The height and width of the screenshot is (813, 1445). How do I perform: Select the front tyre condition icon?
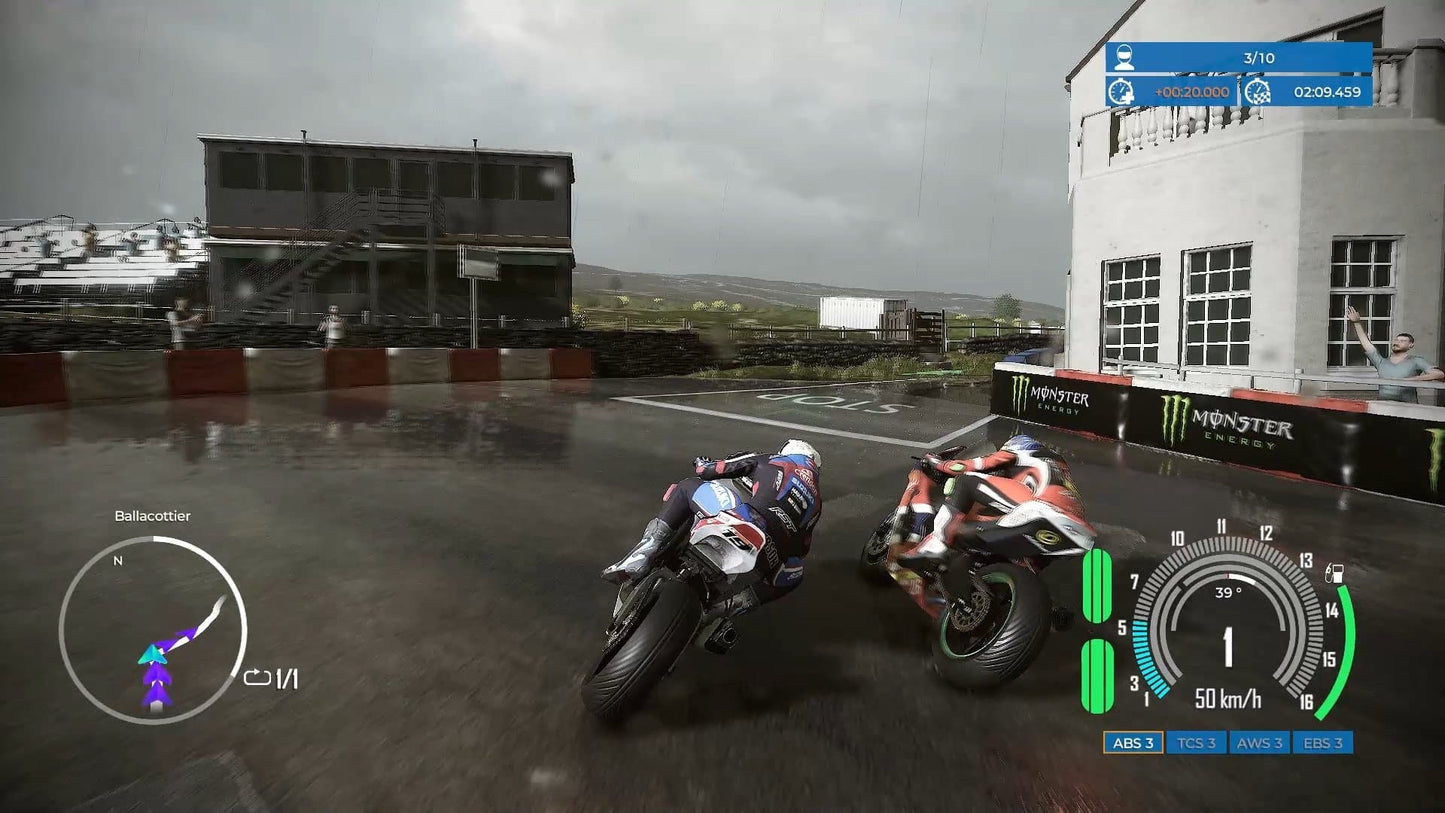click(x=1096, y=586)
